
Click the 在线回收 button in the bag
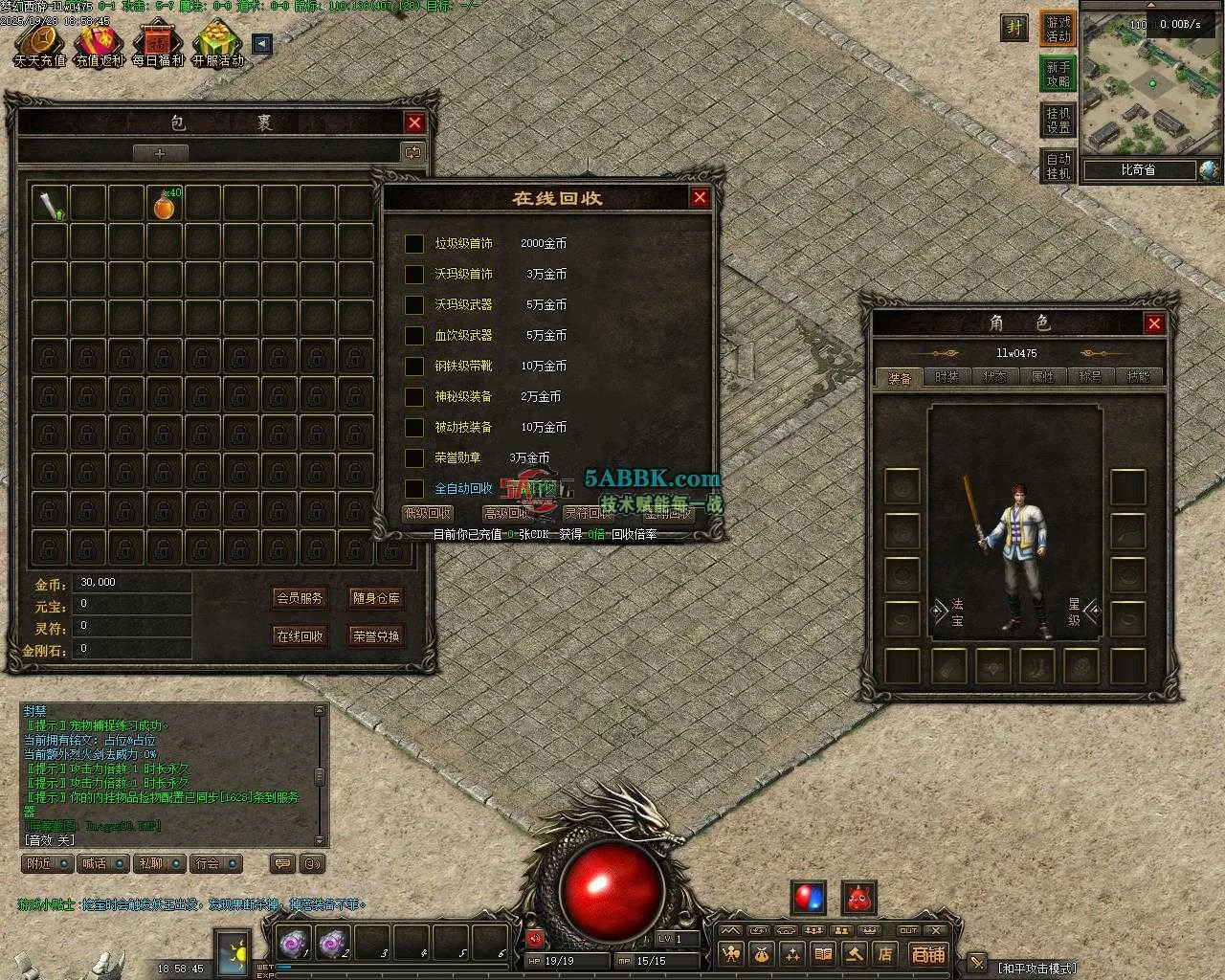301,635
